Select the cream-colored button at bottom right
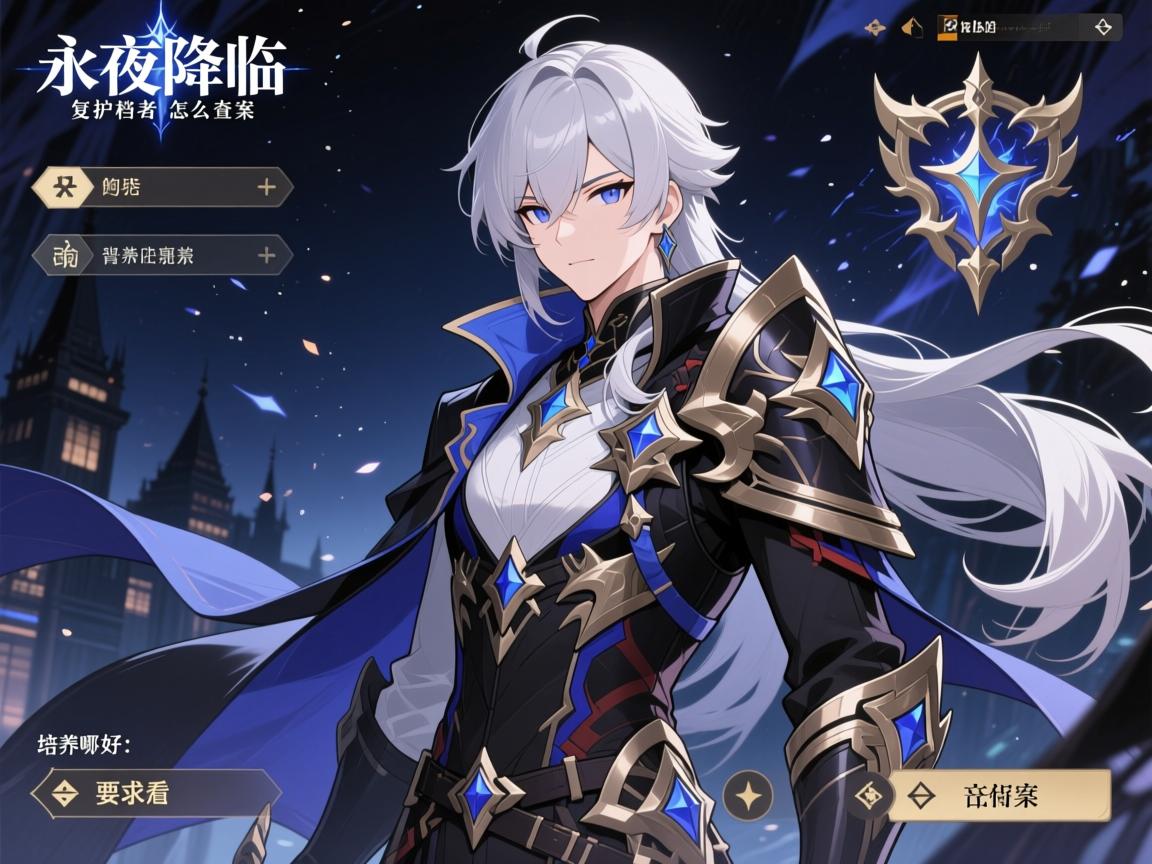1152x864 pixels. coord(998,795)
